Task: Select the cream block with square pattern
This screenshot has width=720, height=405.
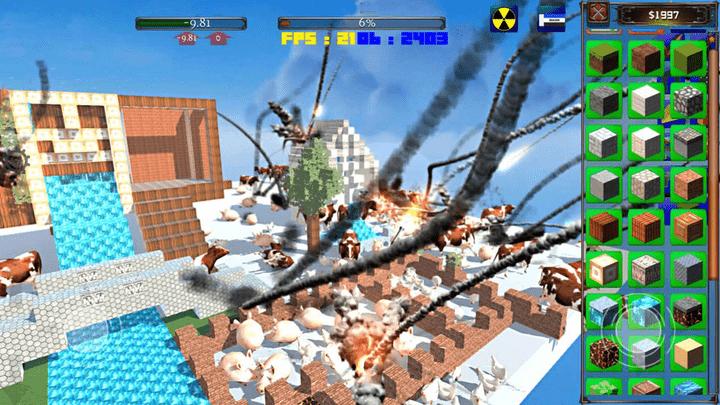Action: [x=605, y=267]
